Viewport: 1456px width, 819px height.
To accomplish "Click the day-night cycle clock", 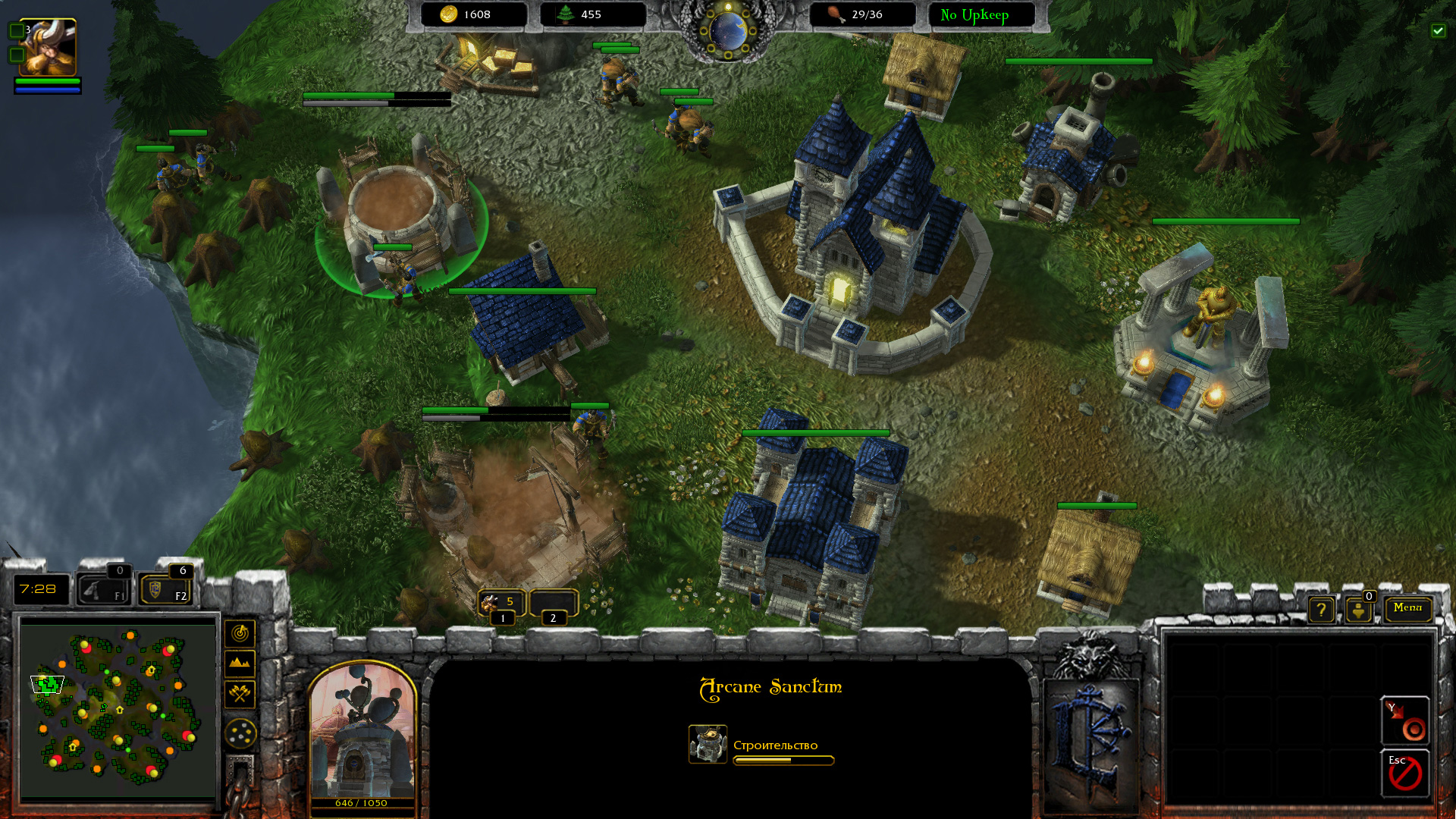I will point(728,30).
